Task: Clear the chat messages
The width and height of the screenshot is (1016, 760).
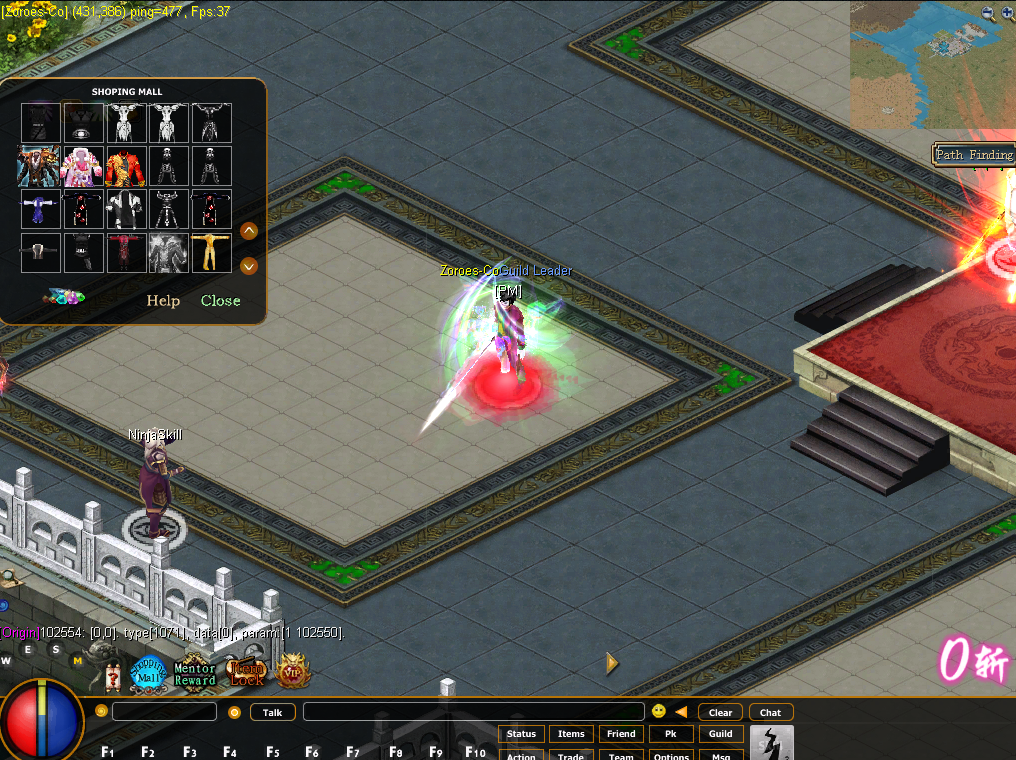Action: pos(720,712)
